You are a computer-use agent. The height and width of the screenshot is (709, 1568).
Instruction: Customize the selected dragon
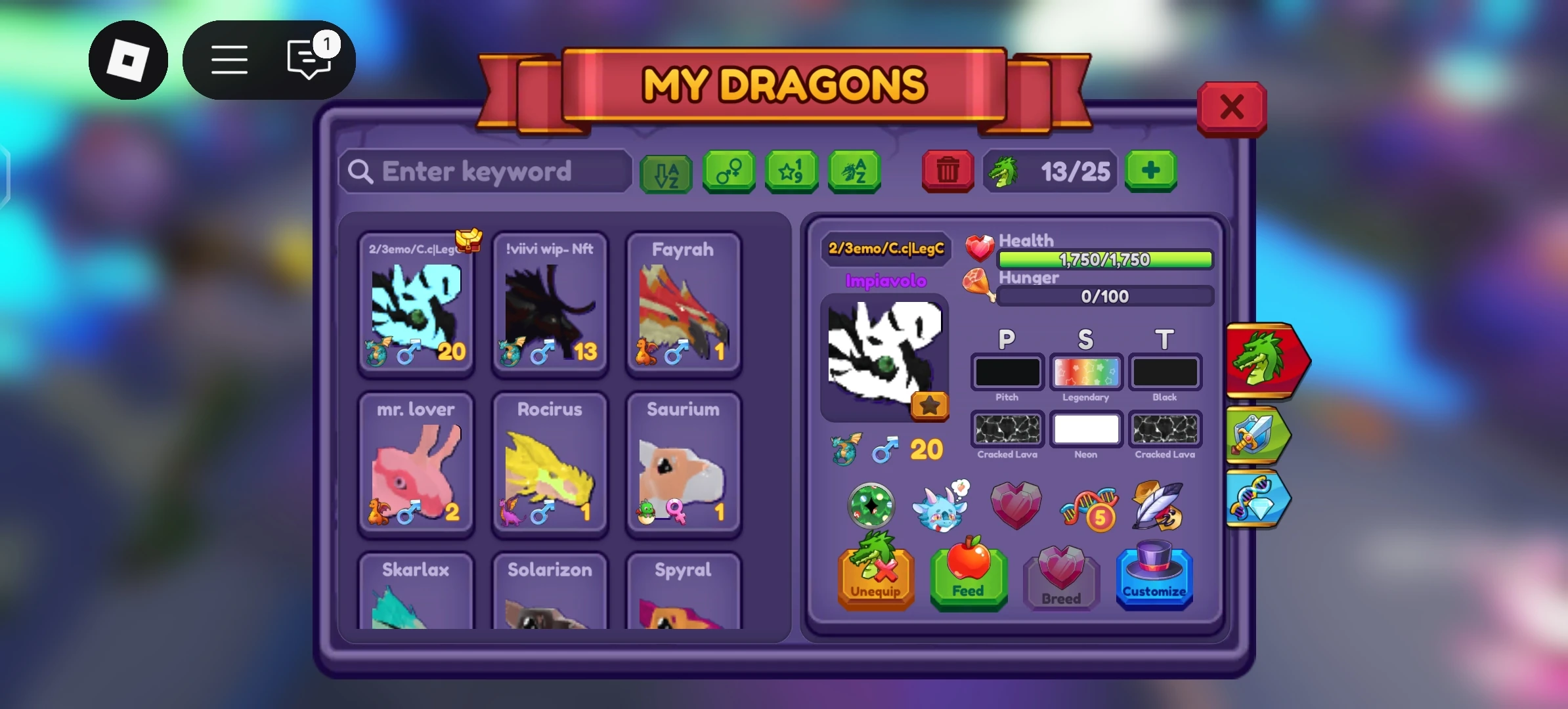[1154, 578]
